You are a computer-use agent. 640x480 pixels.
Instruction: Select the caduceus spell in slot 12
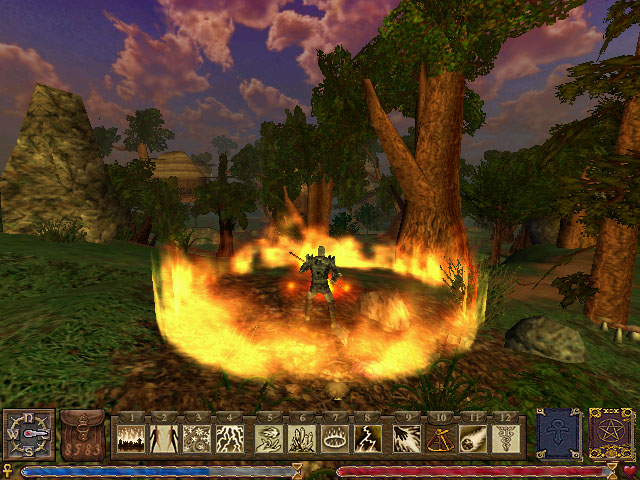coord(507,439)
